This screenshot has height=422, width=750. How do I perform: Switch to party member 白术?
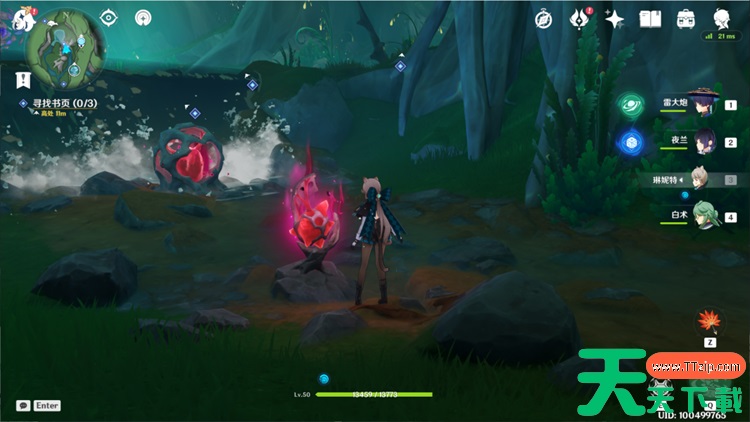[x=704, y=216]
